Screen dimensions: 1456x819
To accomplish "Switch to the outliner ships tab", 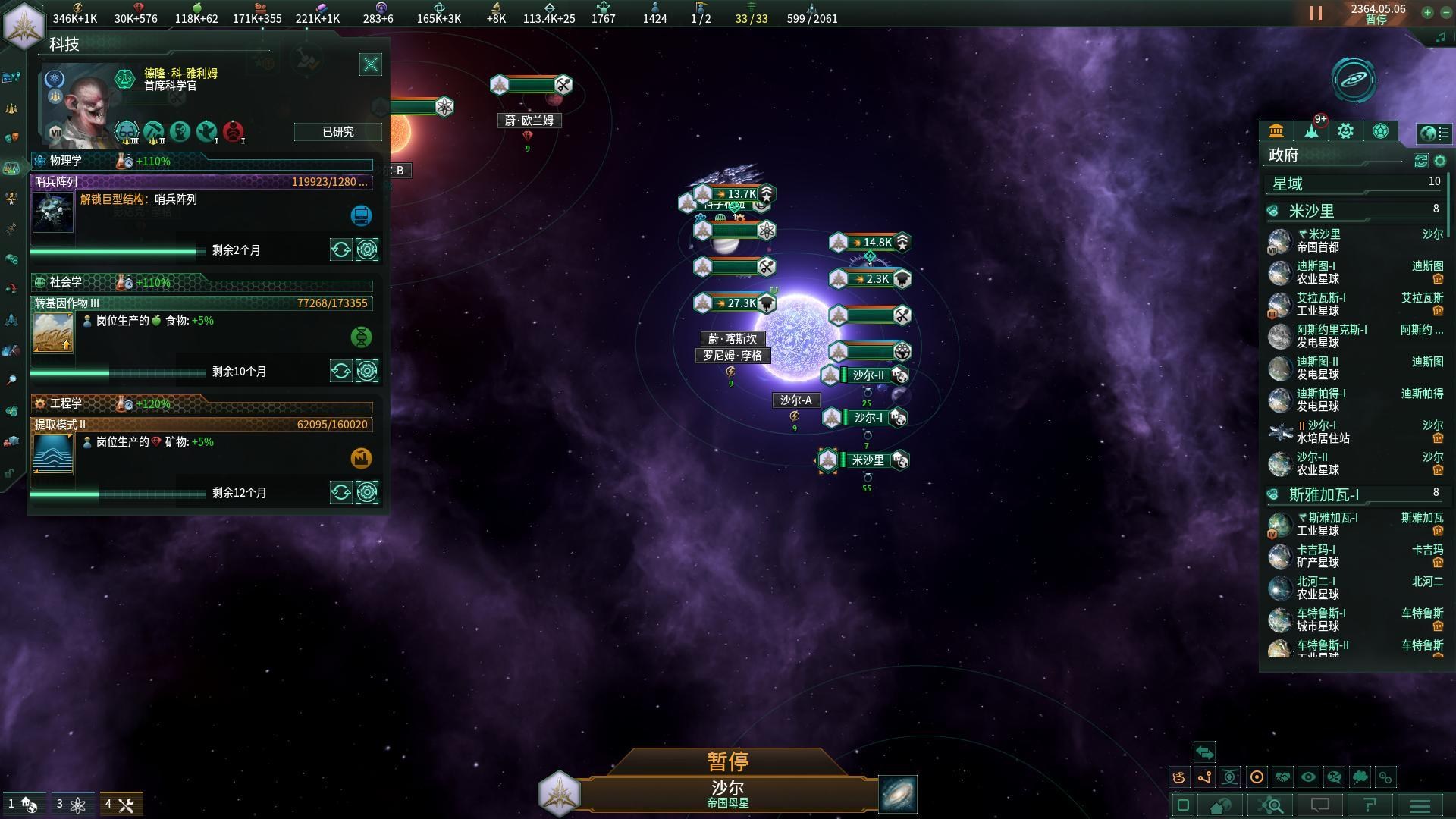I will pyautogui.click(x=1311, y=131).
